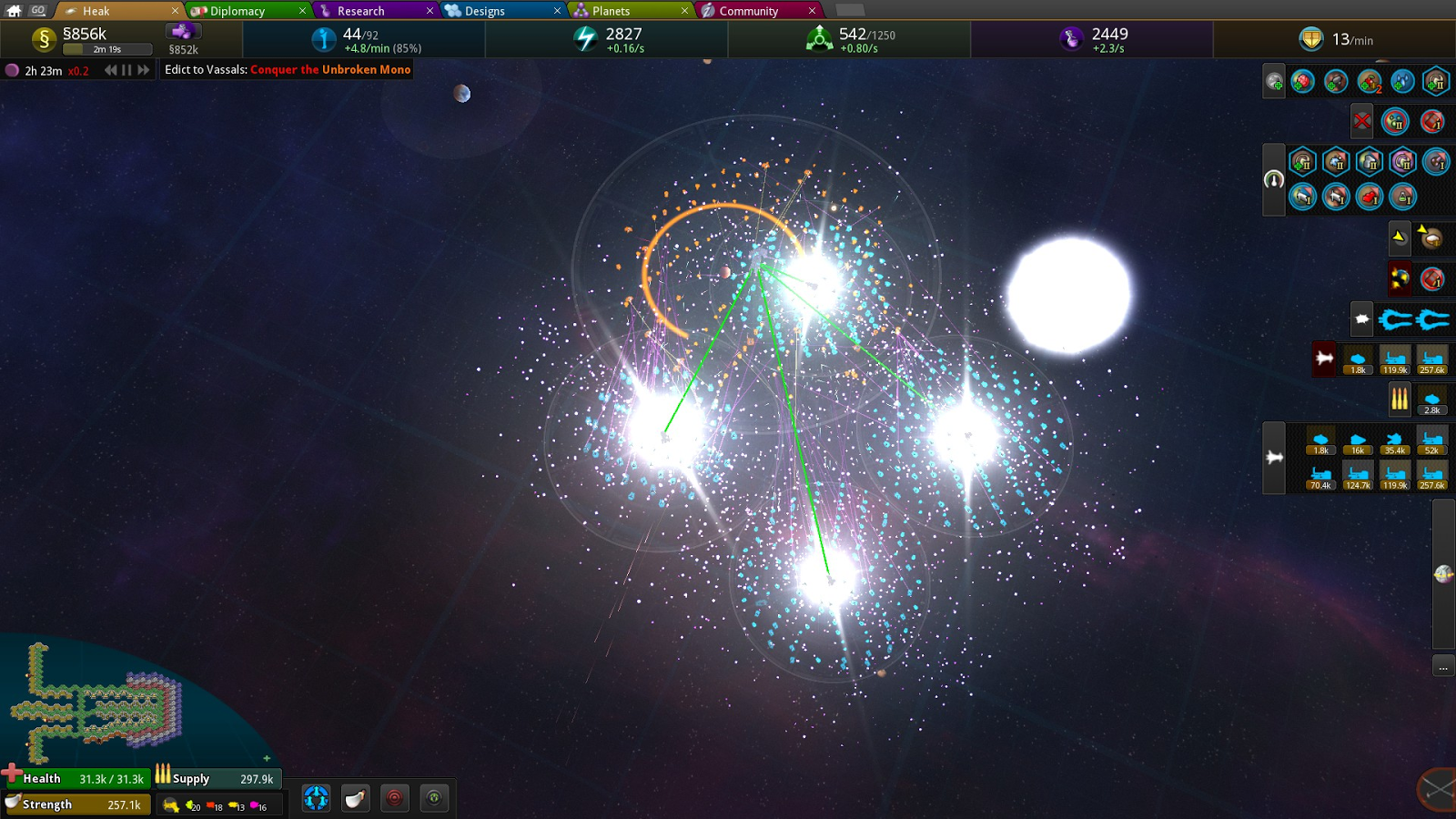Toggle the burning planet icon in right sidebar
1456x819 pixels.
(x=1398, y=278)
